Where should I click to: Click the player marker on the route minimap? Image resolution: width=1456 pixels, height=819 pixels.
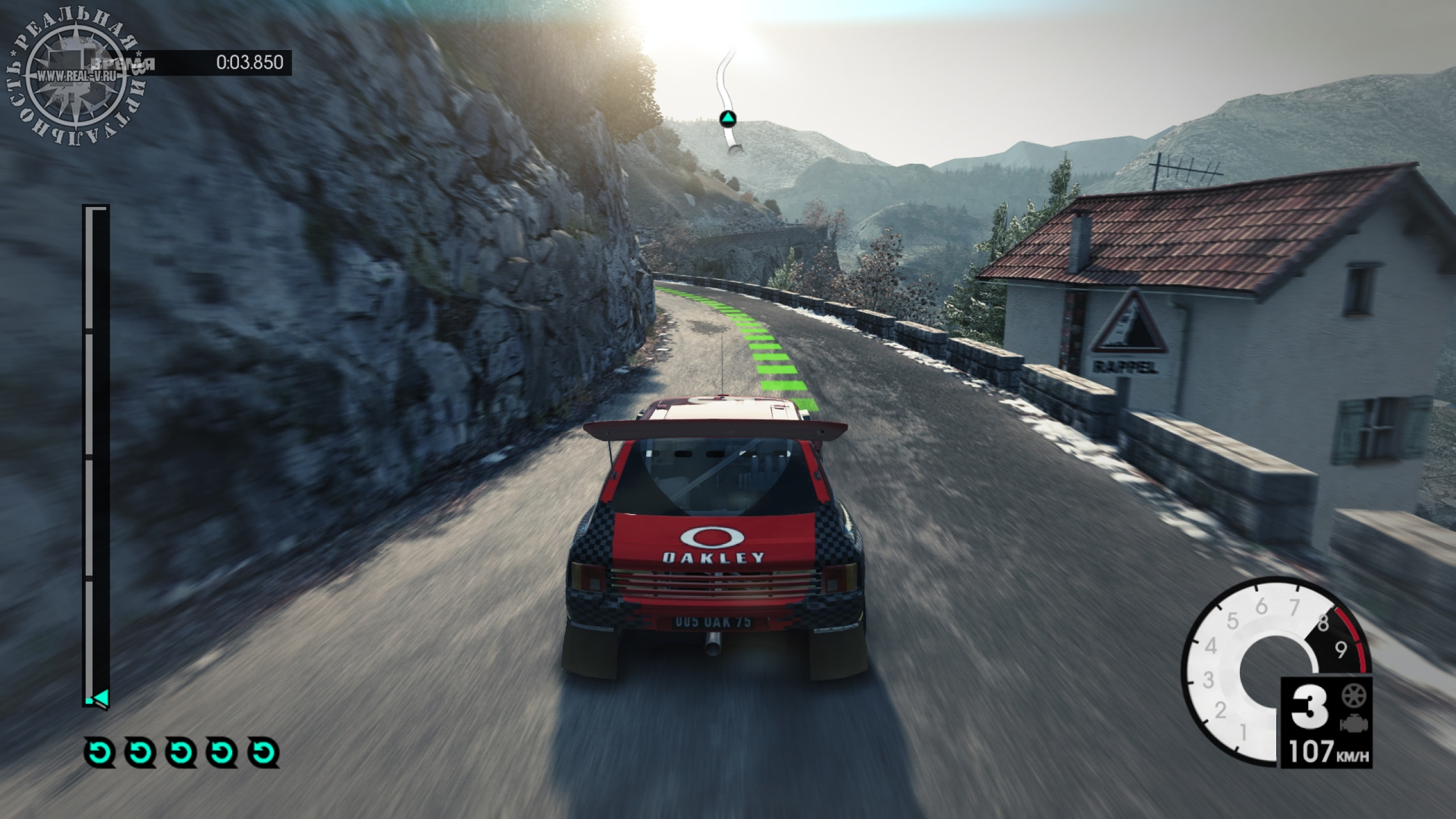pos(728,119)
